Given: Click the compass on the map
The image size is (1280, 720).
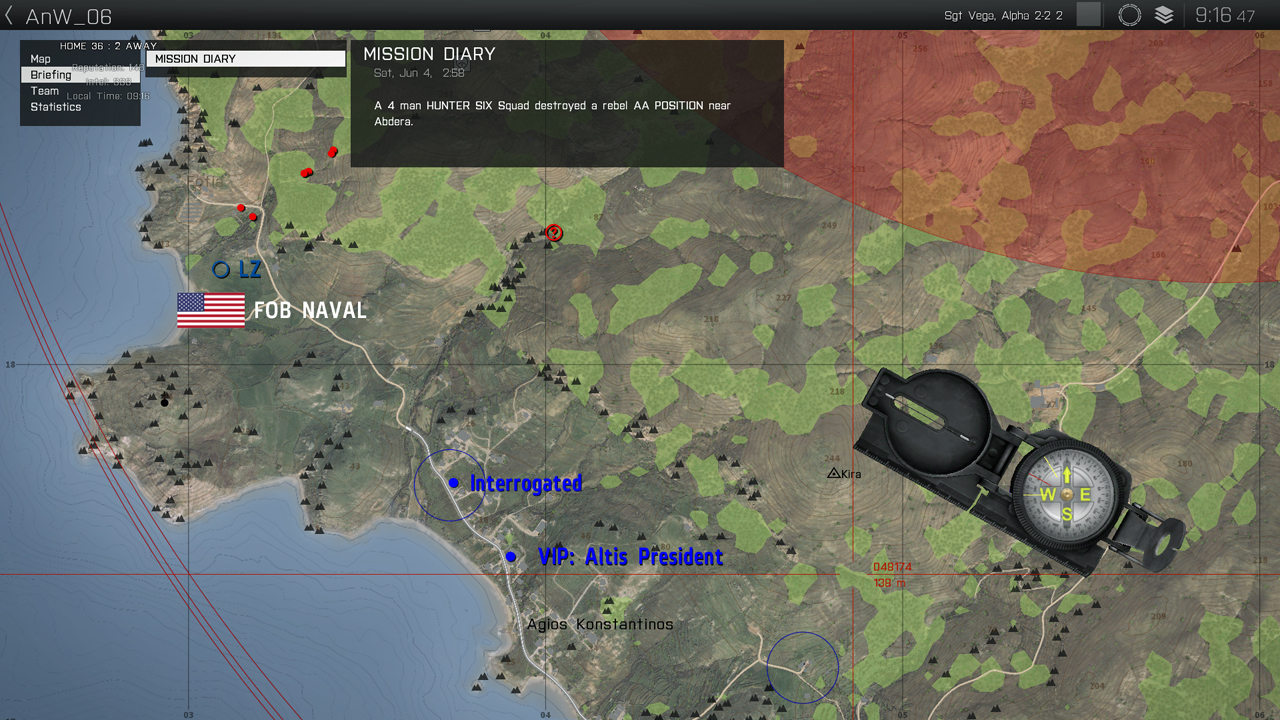Looking at the screenshot, I should (x=1066, y=493).
